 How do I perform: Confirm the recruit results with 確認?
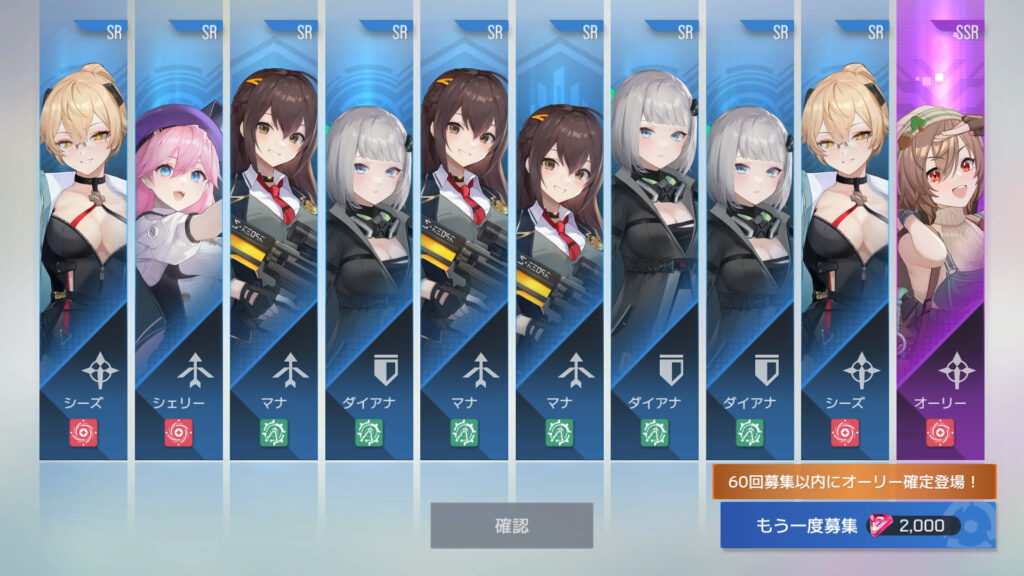point(511,525)
